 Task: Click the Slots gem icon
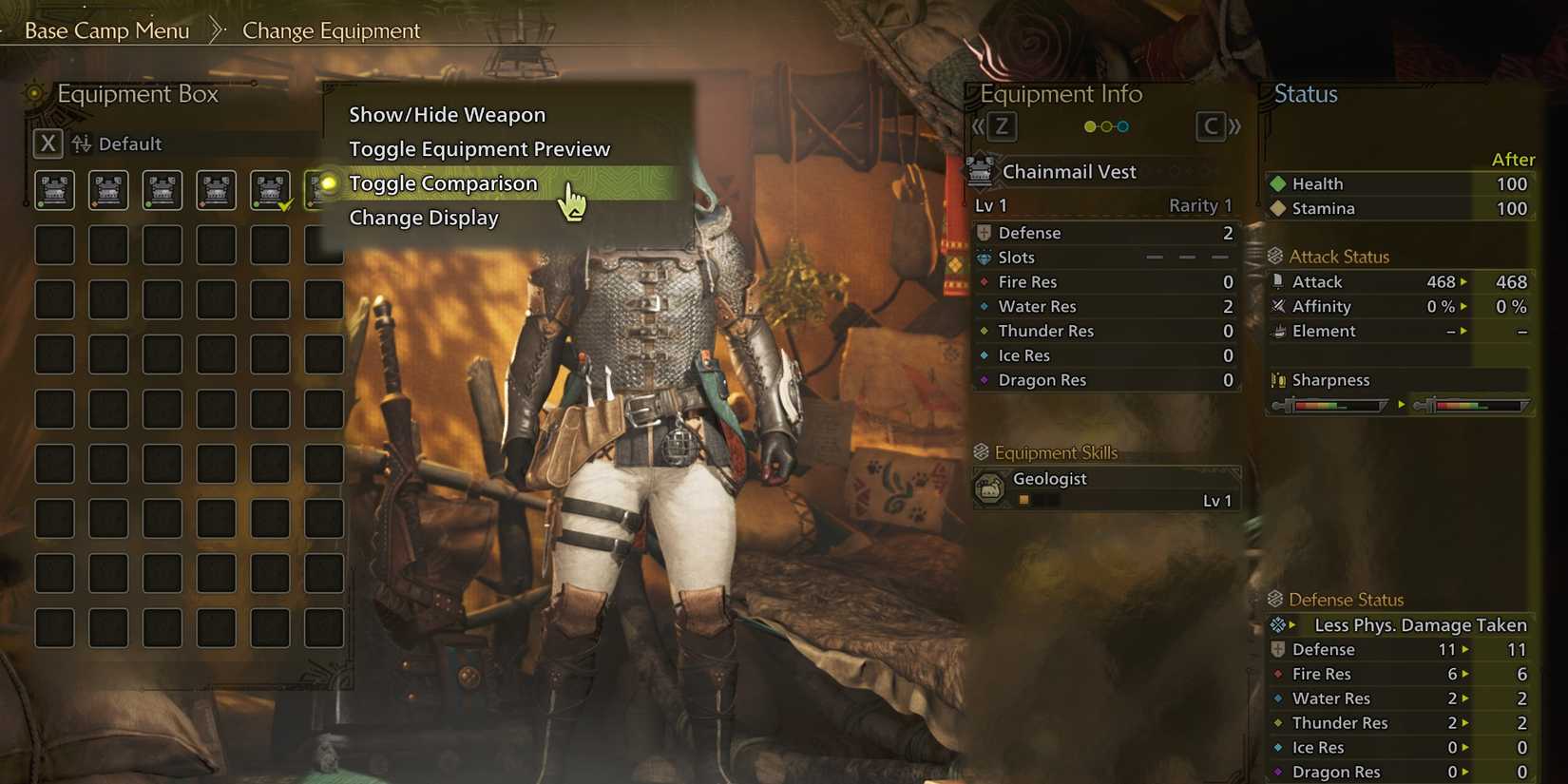point(984,258)
